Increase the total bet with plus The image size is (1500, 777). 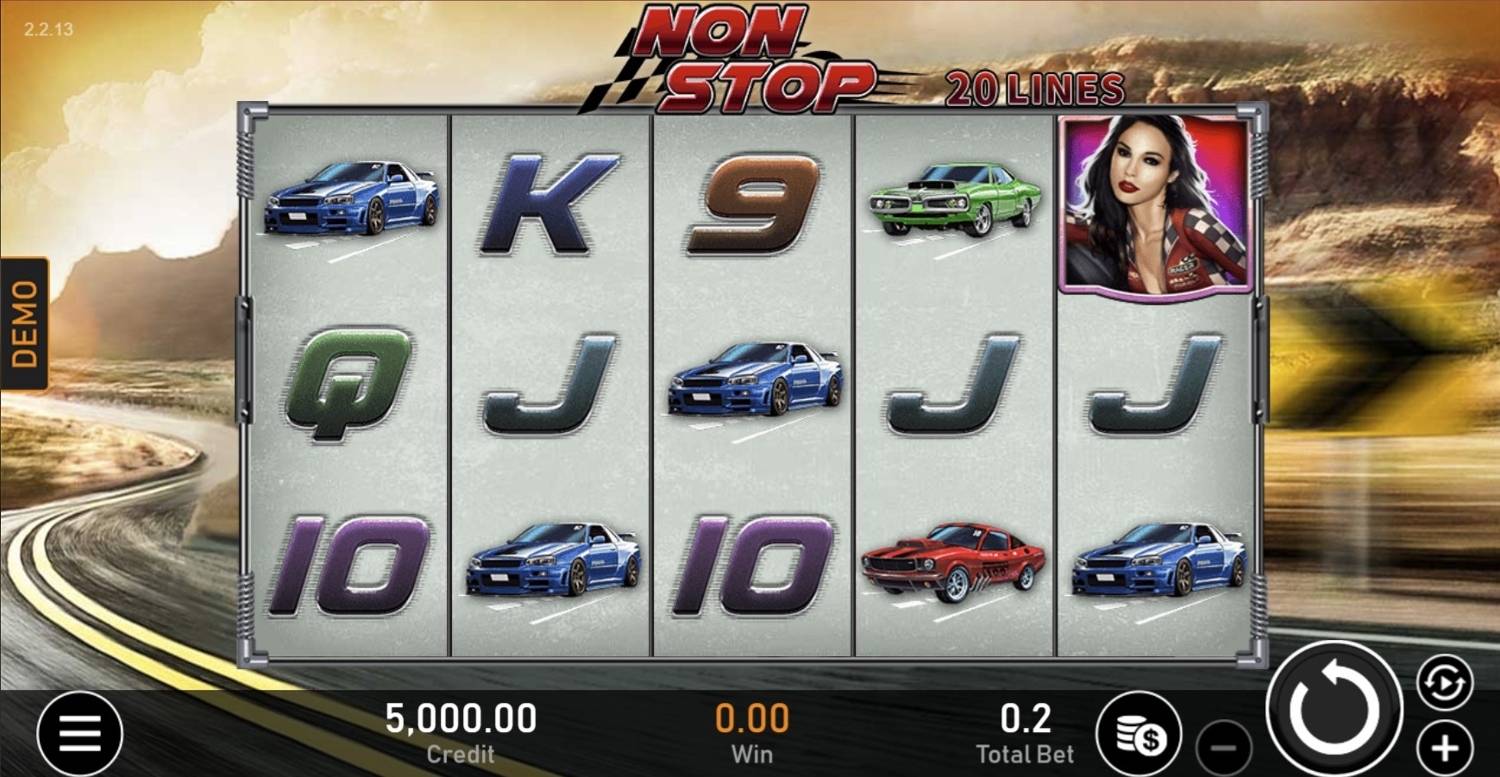(x=1445, y=747)
